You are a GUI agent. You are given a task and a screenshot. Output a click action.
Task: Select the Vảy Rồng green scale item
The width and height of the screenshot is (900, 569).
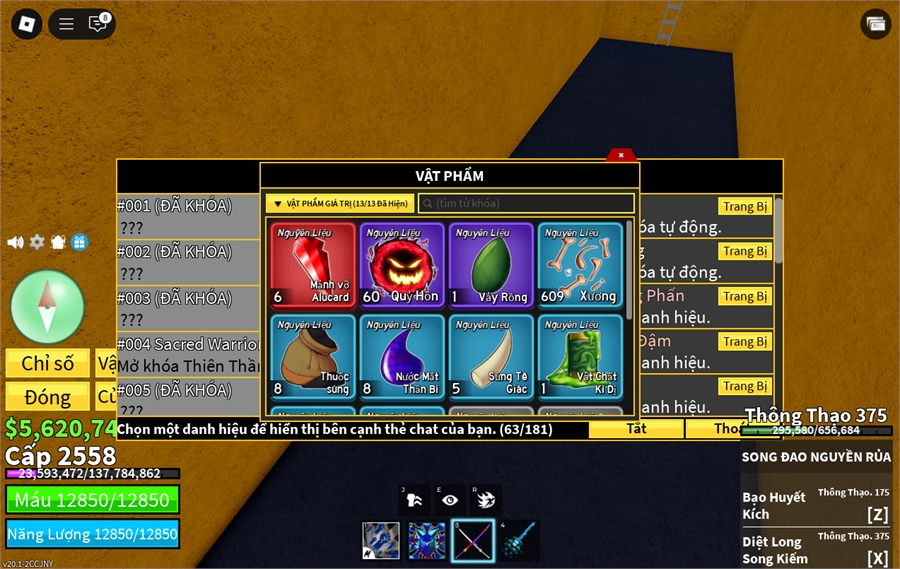click(491, 264)
